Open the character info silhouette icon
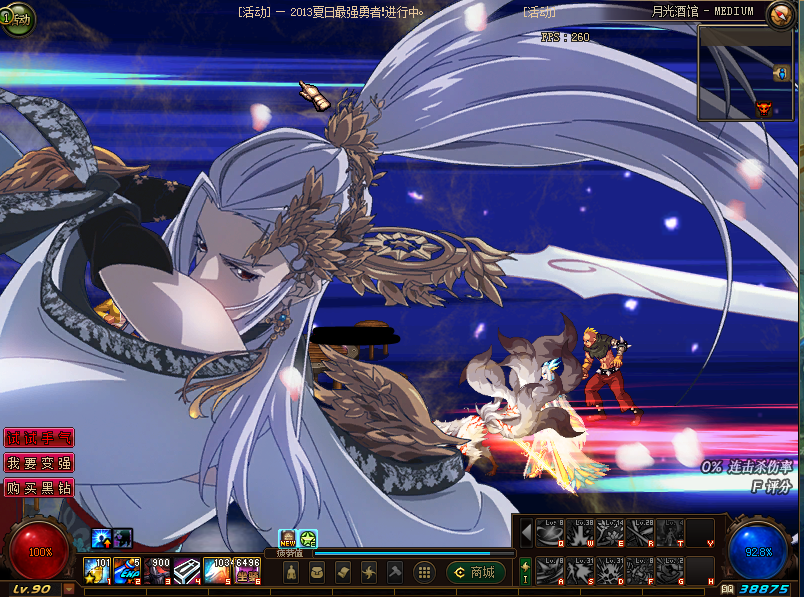 coord(292,572)
